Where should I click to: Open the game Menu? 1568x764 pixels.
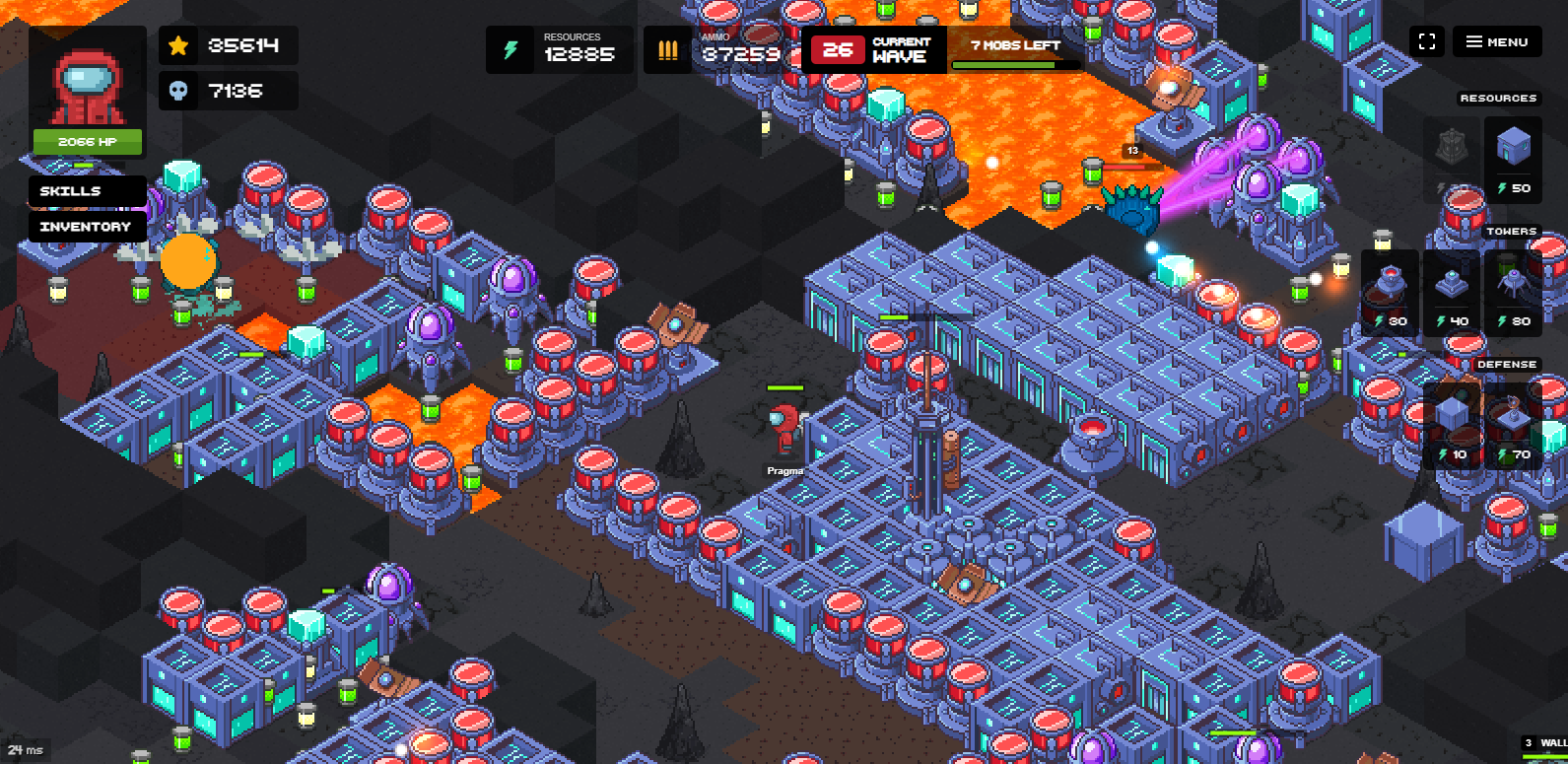[x=1496, y=41]
